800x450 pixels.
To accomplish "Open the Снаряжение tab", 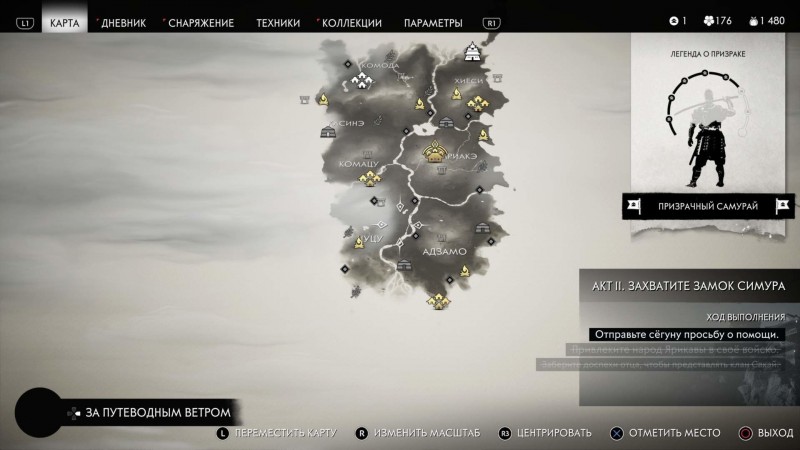I will [200, 22].
